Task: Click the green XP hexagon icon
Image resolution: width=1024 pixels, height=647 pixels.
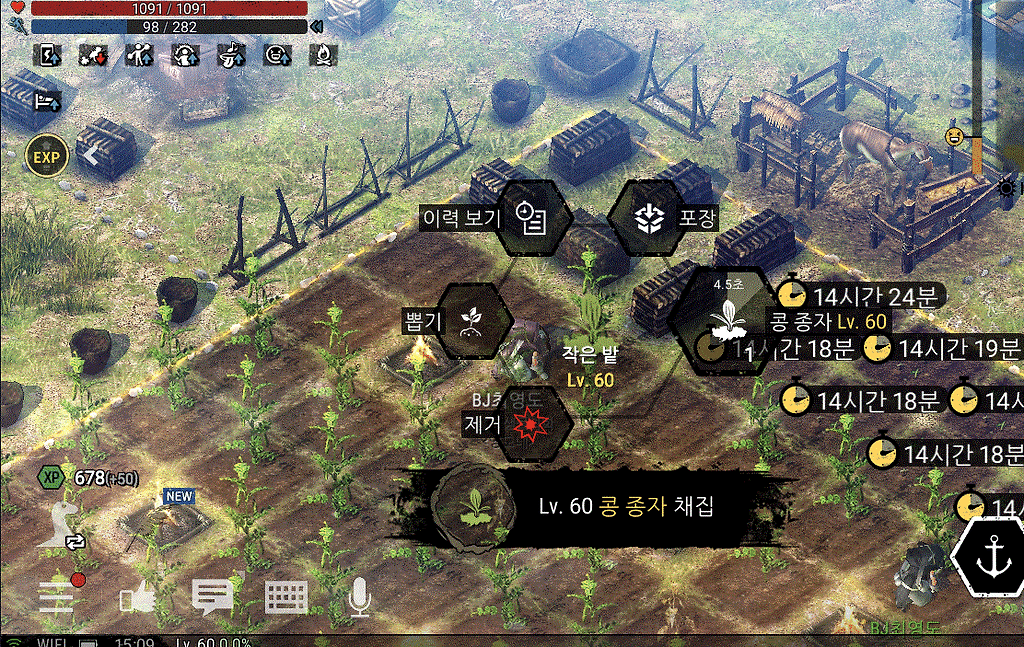Action: pyautogui.click(x=51, y=477)
